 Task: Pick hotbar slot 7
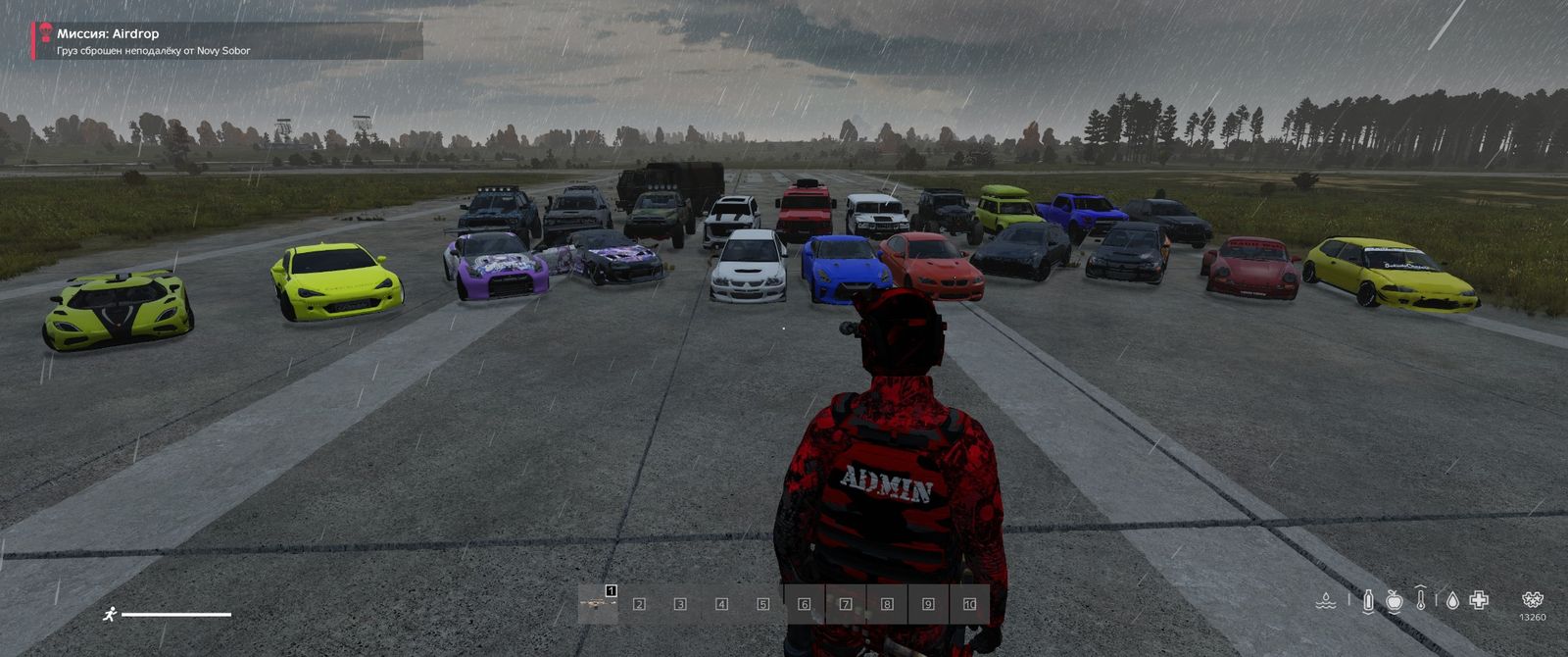point(846,604)
